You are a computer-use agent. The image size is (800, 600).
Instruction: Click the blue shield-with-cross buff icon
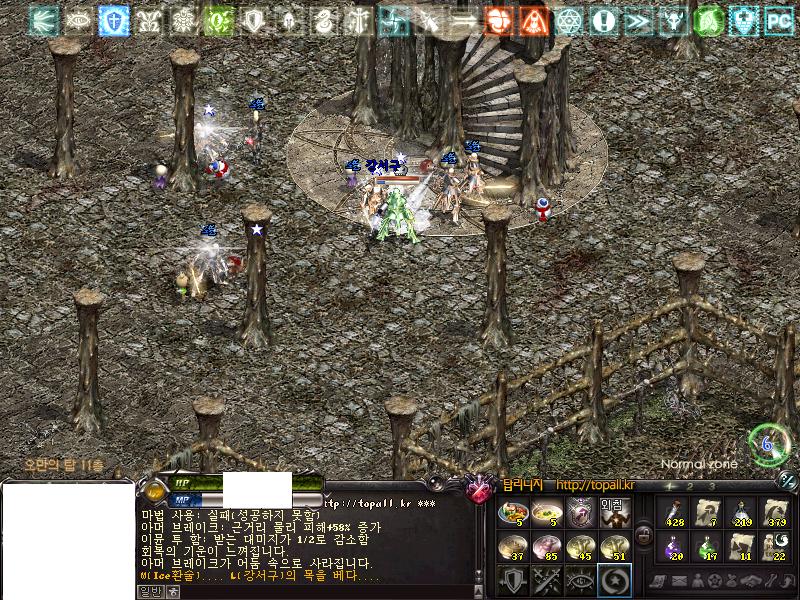(x=113, y=20)
